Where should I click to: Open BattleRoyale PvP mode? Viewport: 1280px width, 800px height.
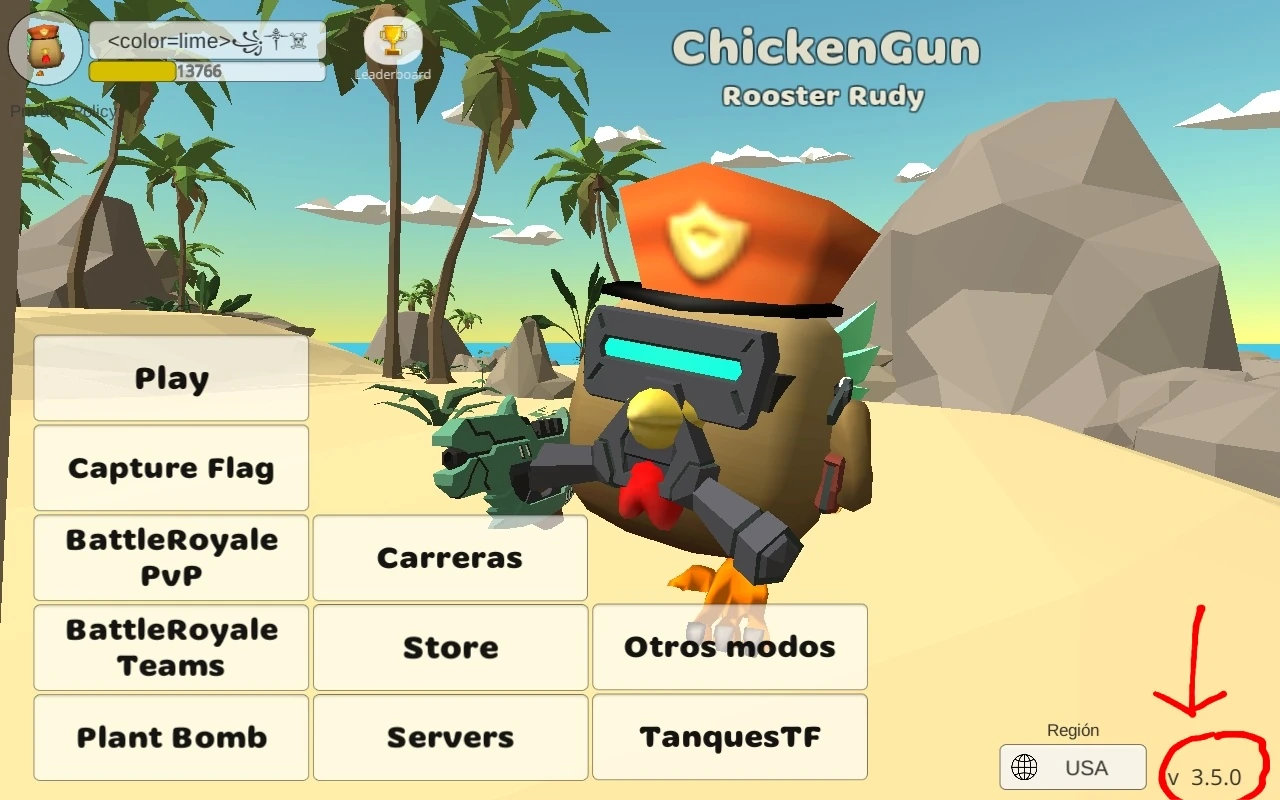[170, 557]
